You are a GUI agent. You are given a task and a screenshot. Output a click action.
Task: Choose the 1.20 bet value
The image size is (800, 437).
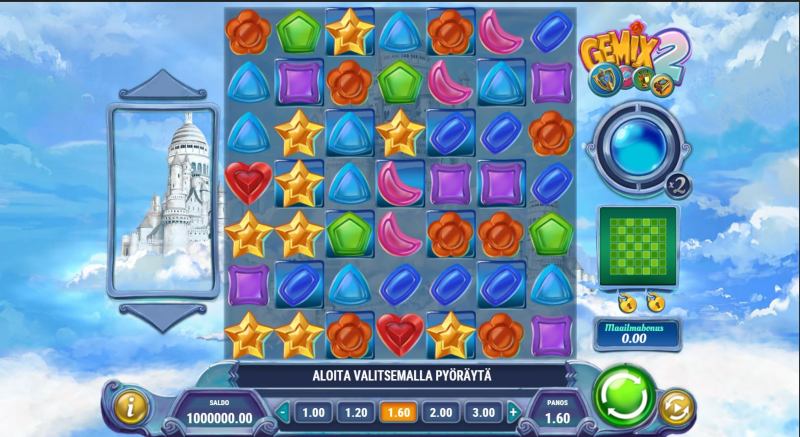coord(356,411)
